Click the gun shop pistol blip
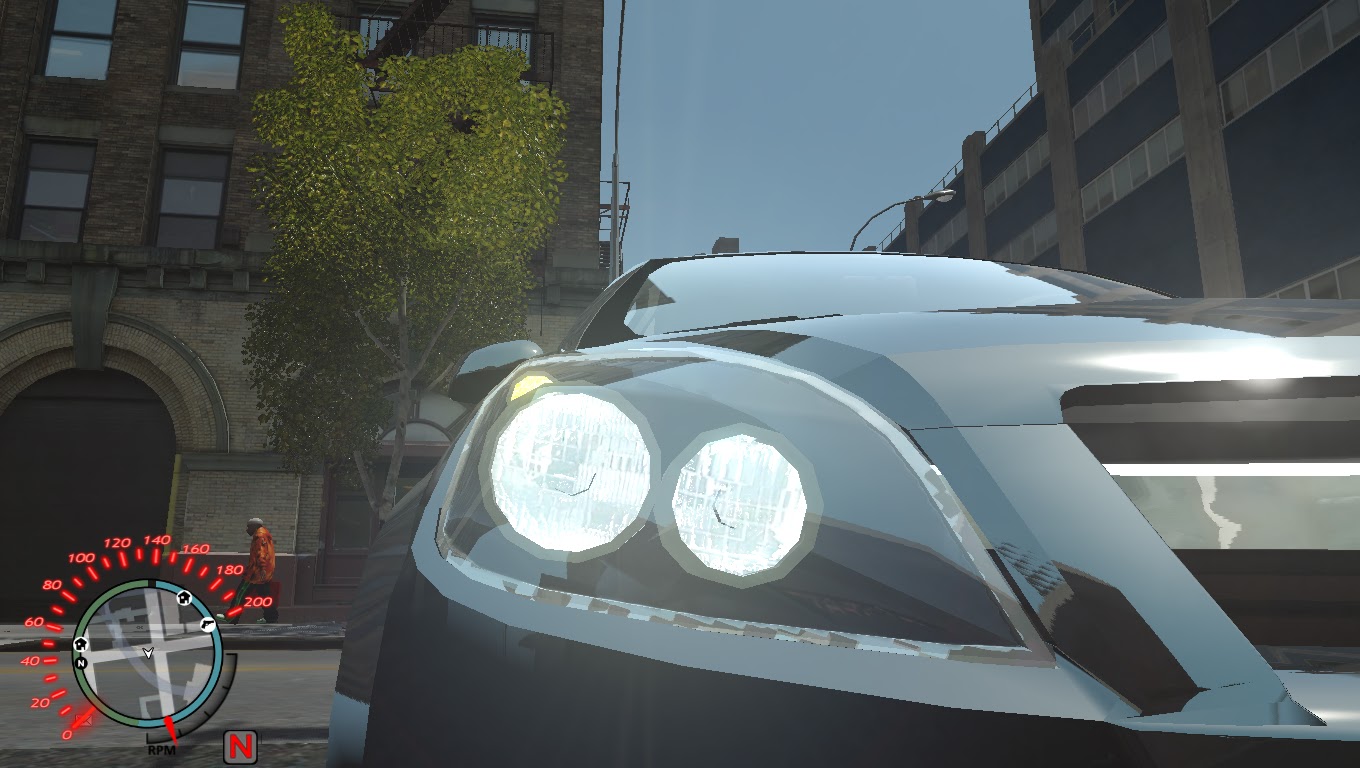The width and height of the screenshot is (1360, 768). click(207, 624)
